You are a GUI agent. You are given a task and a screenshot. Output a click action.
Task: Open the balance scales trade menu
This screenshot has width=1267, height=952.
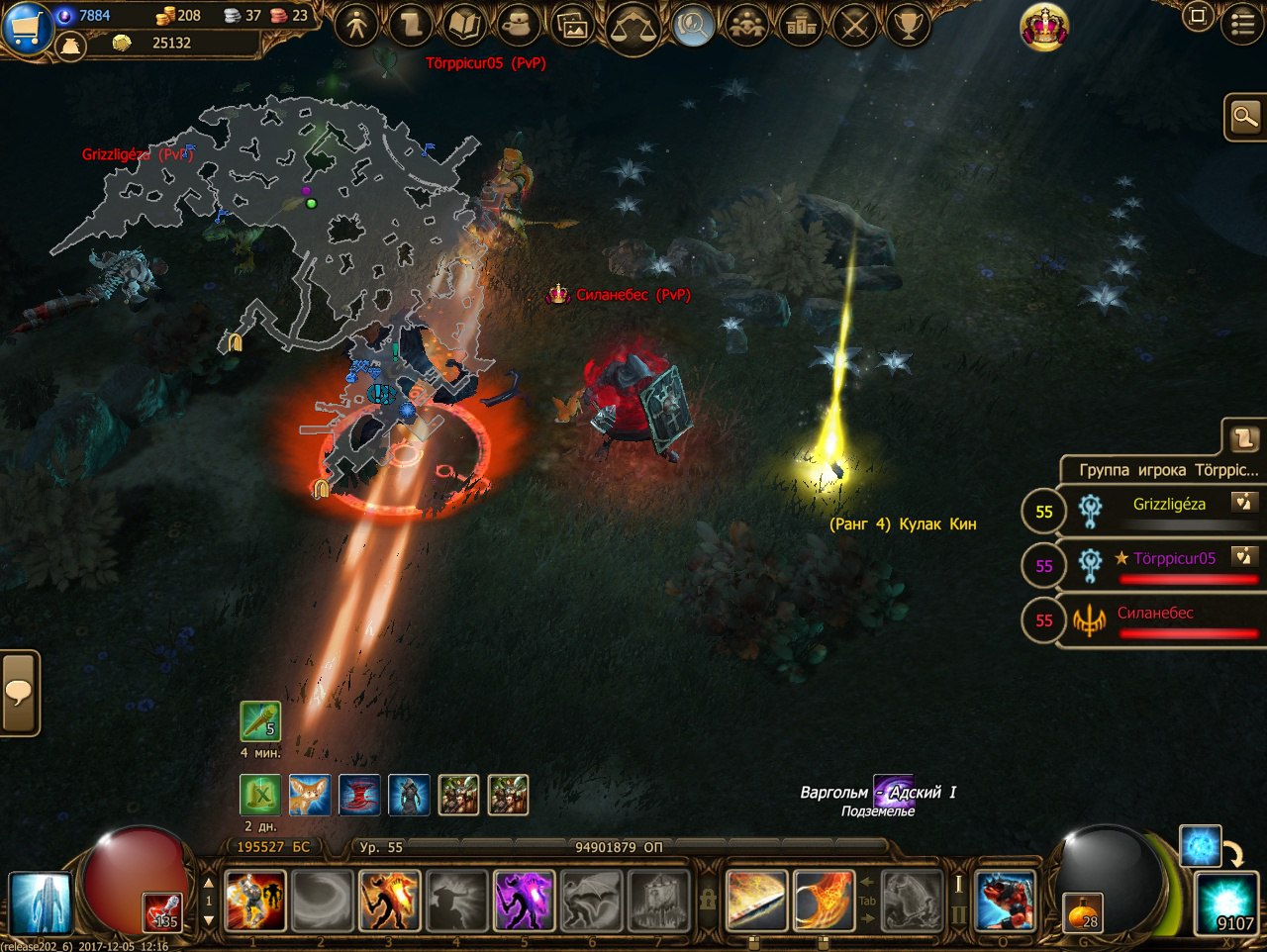[632, 27]
